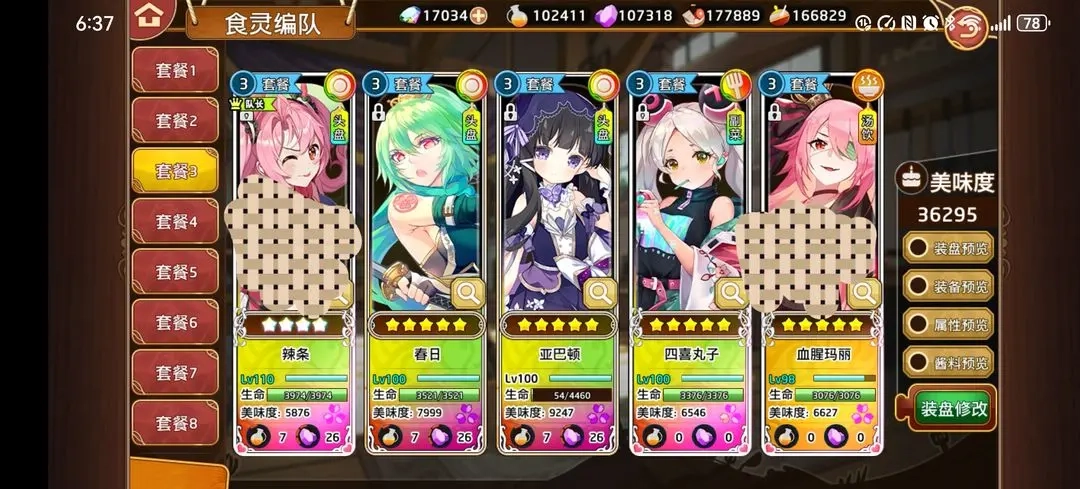
Task: Choose the 套餐6 tab
Action: 175,323
